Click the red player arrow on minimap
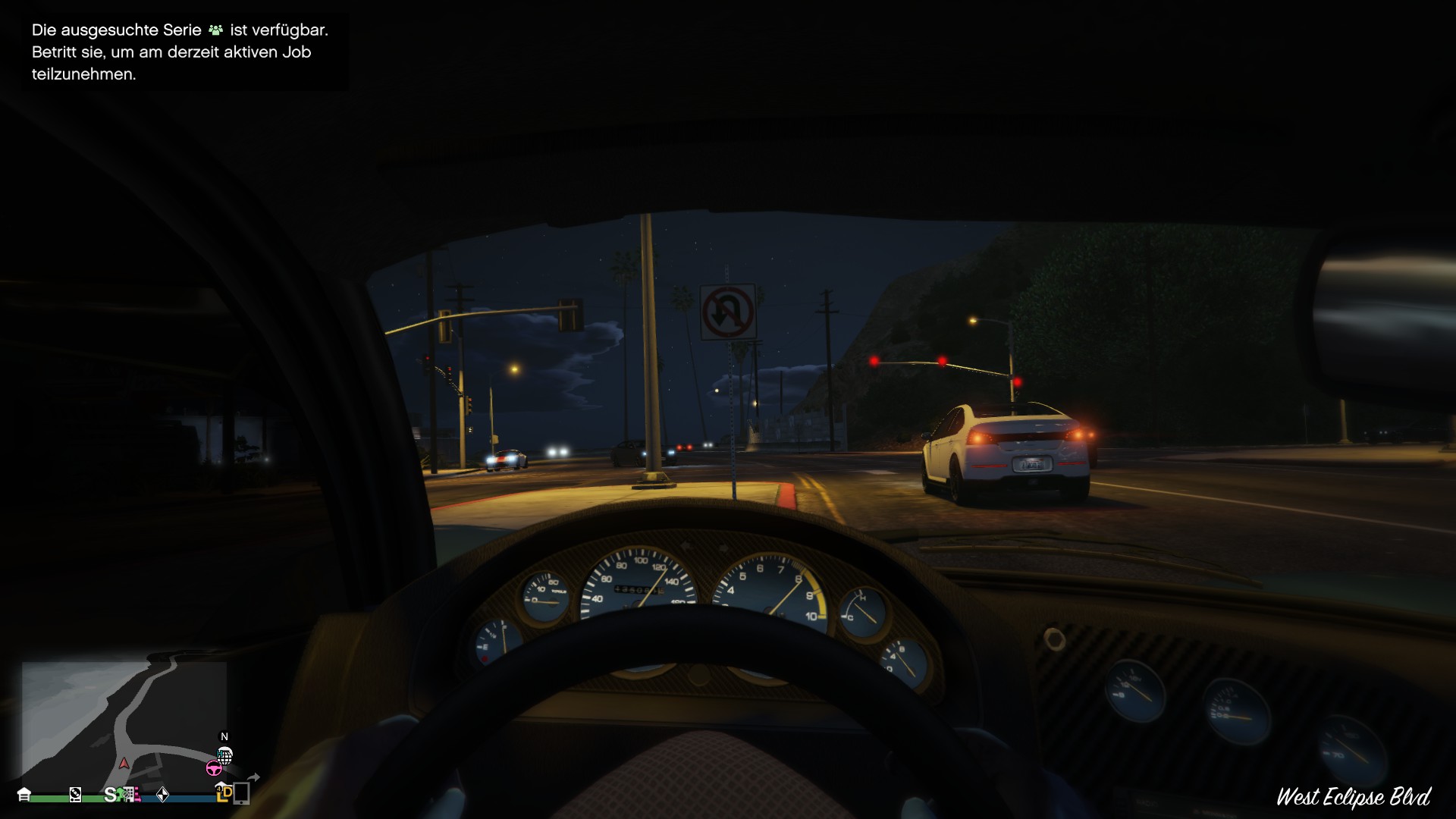The width and height of the screenshot is (1456, 819). [124, 763]
